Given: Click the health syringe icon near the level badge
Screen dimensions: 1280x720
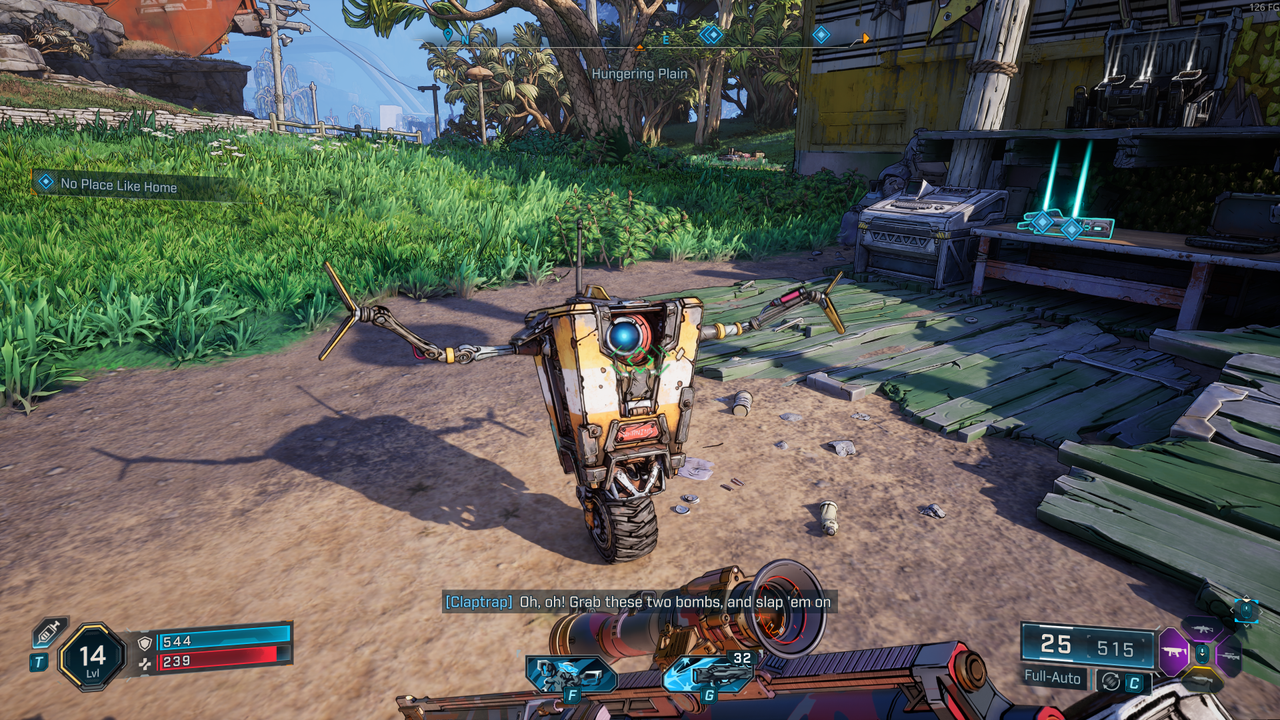Looking at the screenshot, I should (x=48, y=632).
